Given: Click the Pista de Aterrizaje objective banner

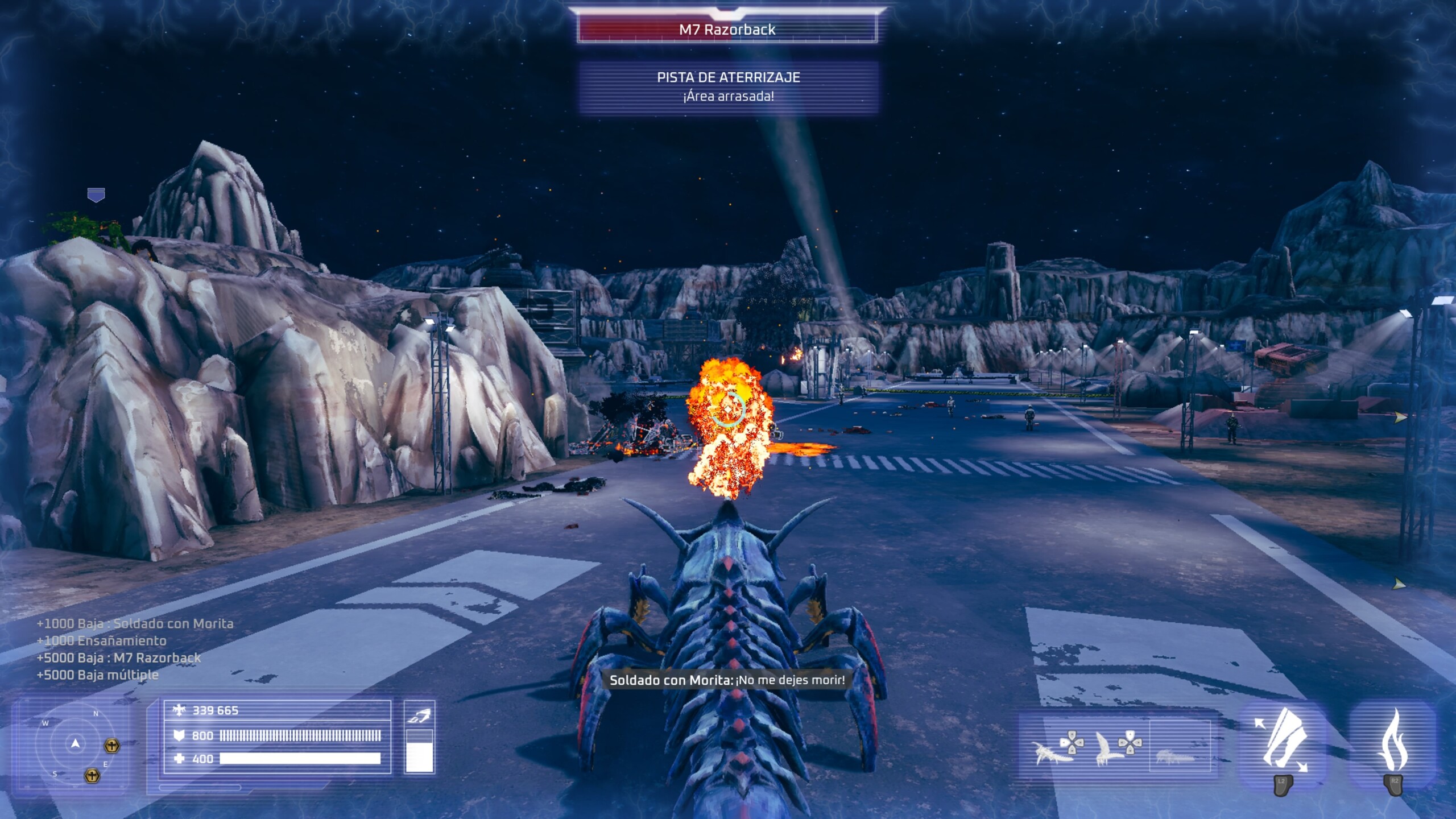Looking at the screenshot, I should [728, 86].
